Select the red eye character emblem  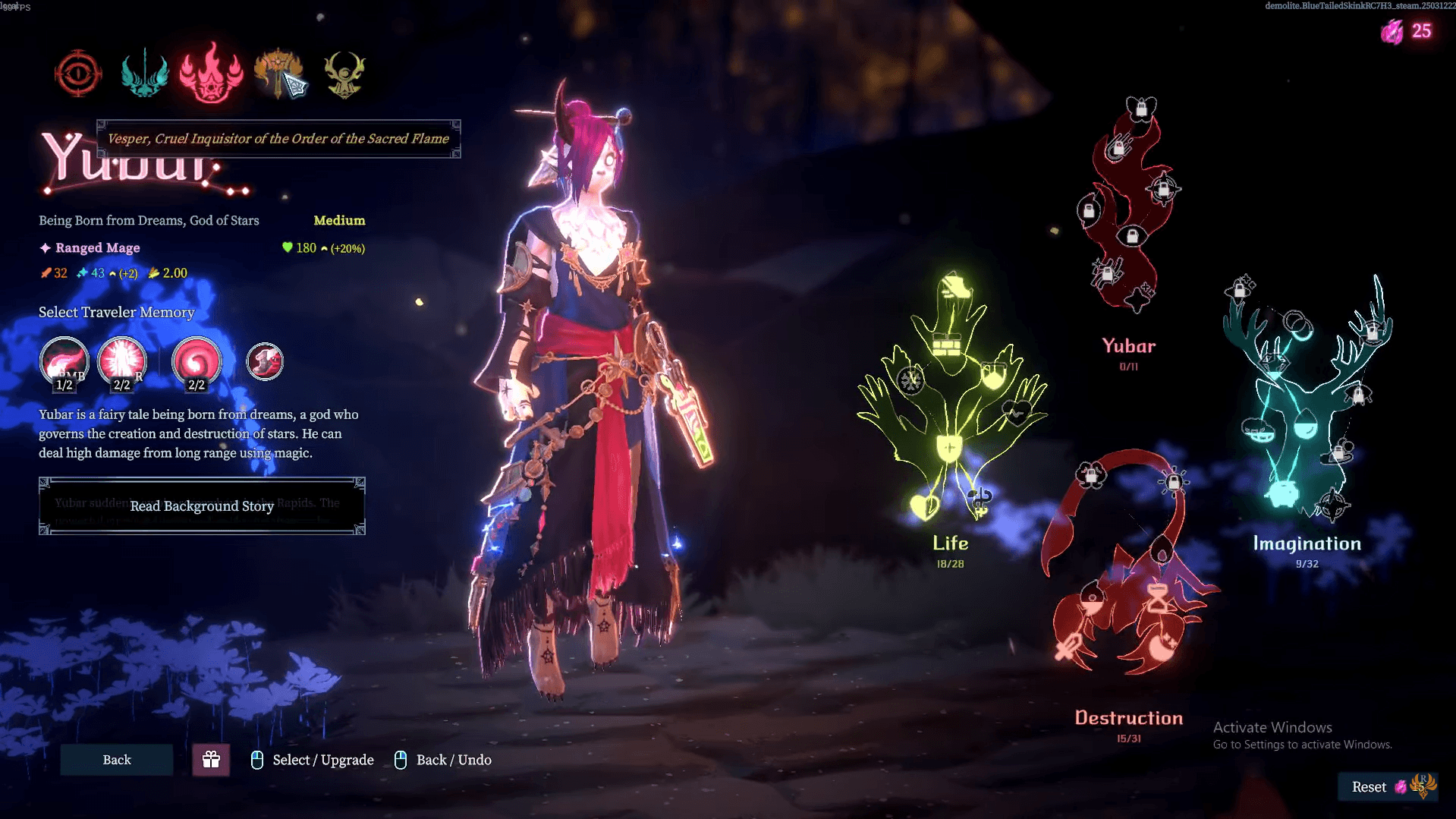(x=78, y=74)
